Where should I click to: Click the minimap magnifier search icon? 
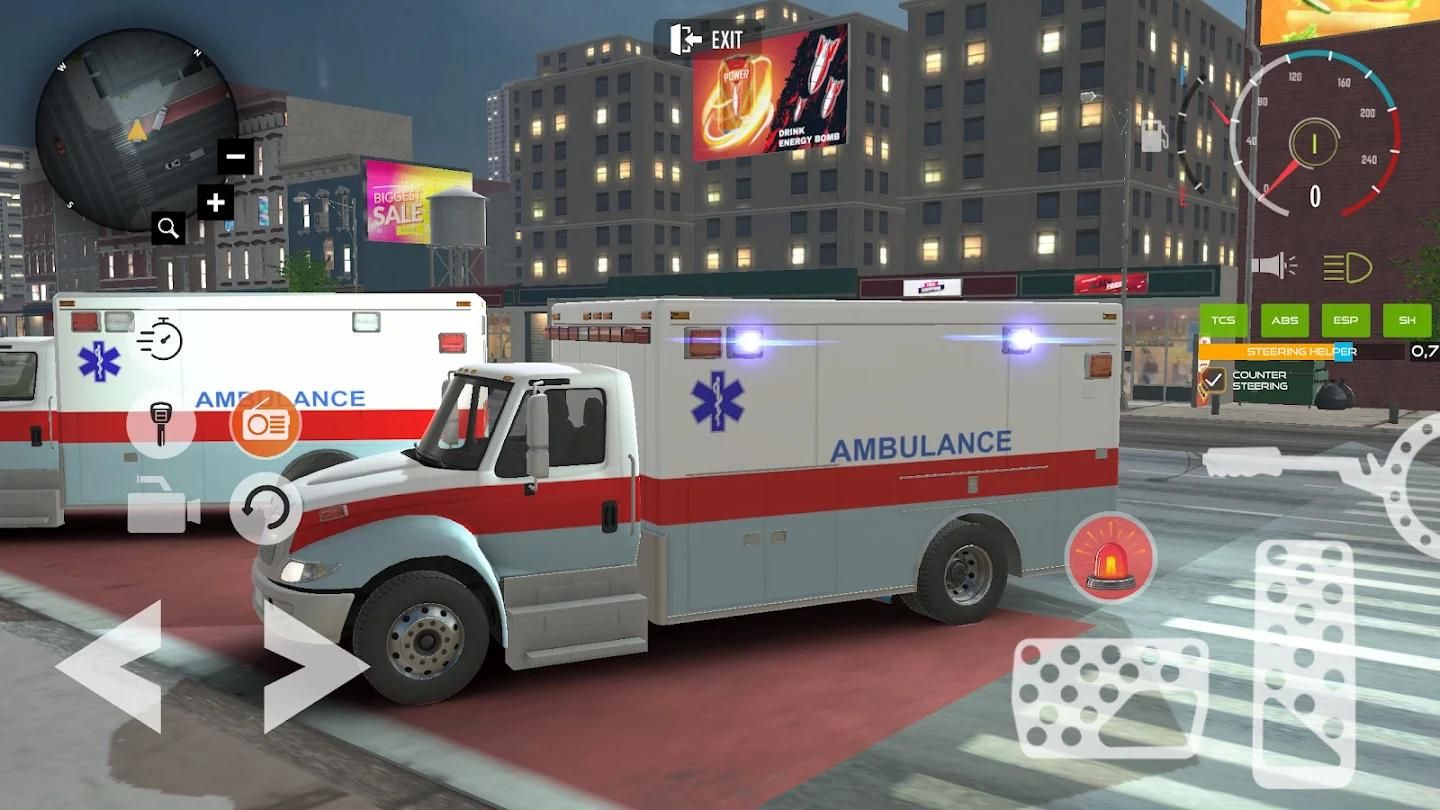click(168, 228)
